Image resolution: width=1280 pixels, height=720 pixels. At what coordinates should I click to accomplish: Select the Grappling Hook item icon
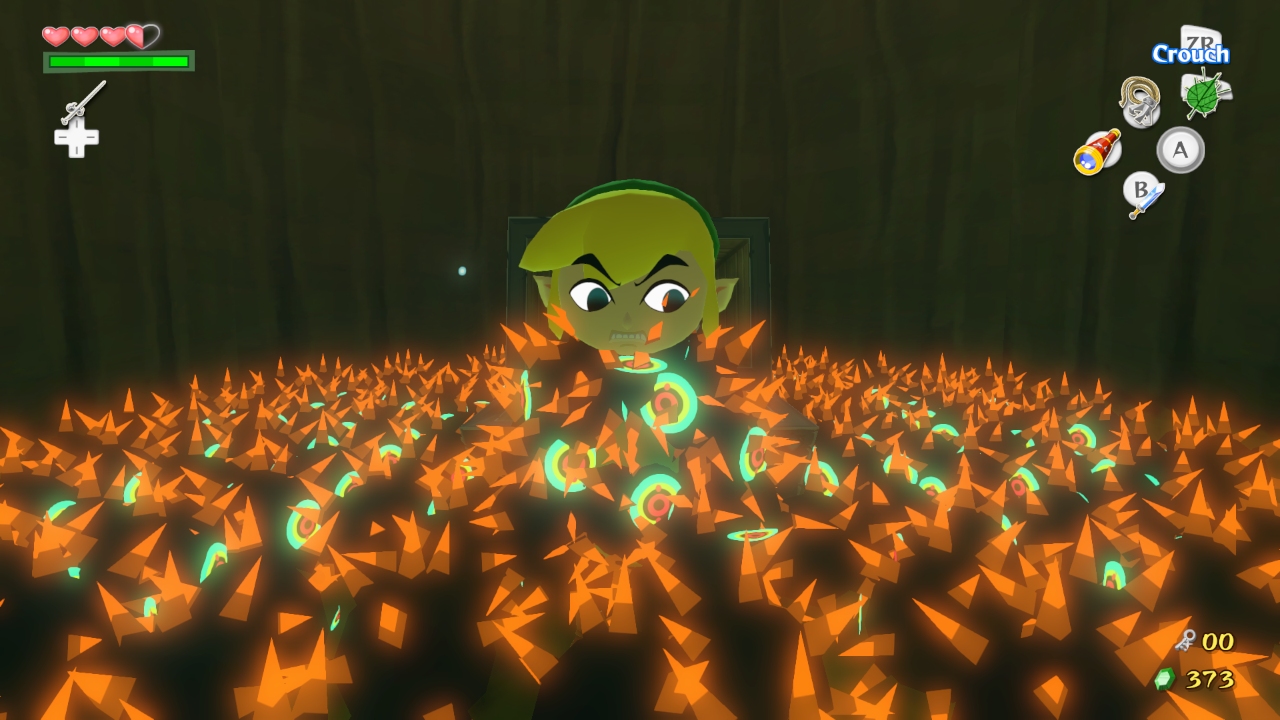point(1139,100)
